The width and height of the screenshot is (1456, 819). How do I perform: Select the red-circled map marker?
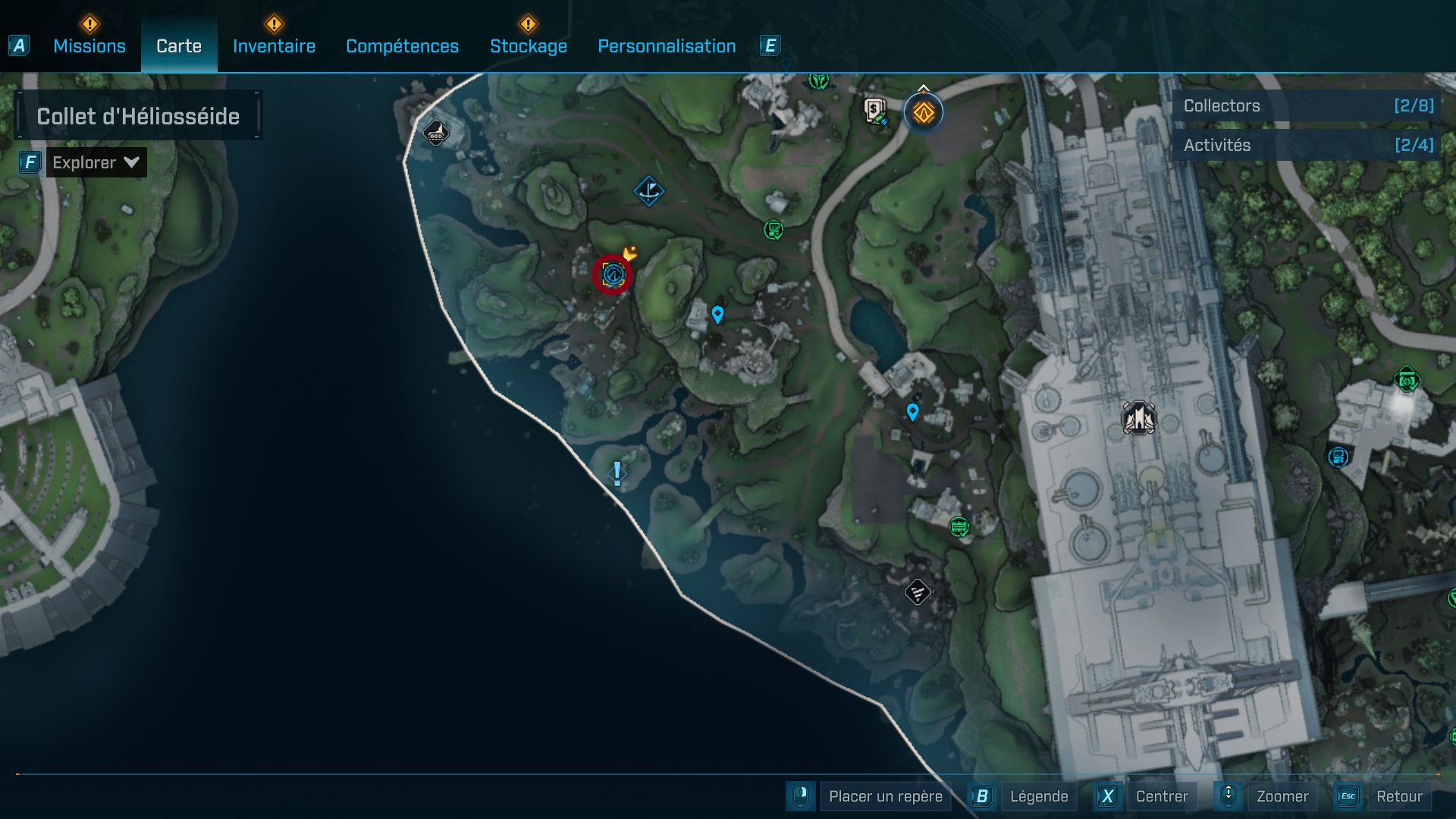(x=612, y=274)
